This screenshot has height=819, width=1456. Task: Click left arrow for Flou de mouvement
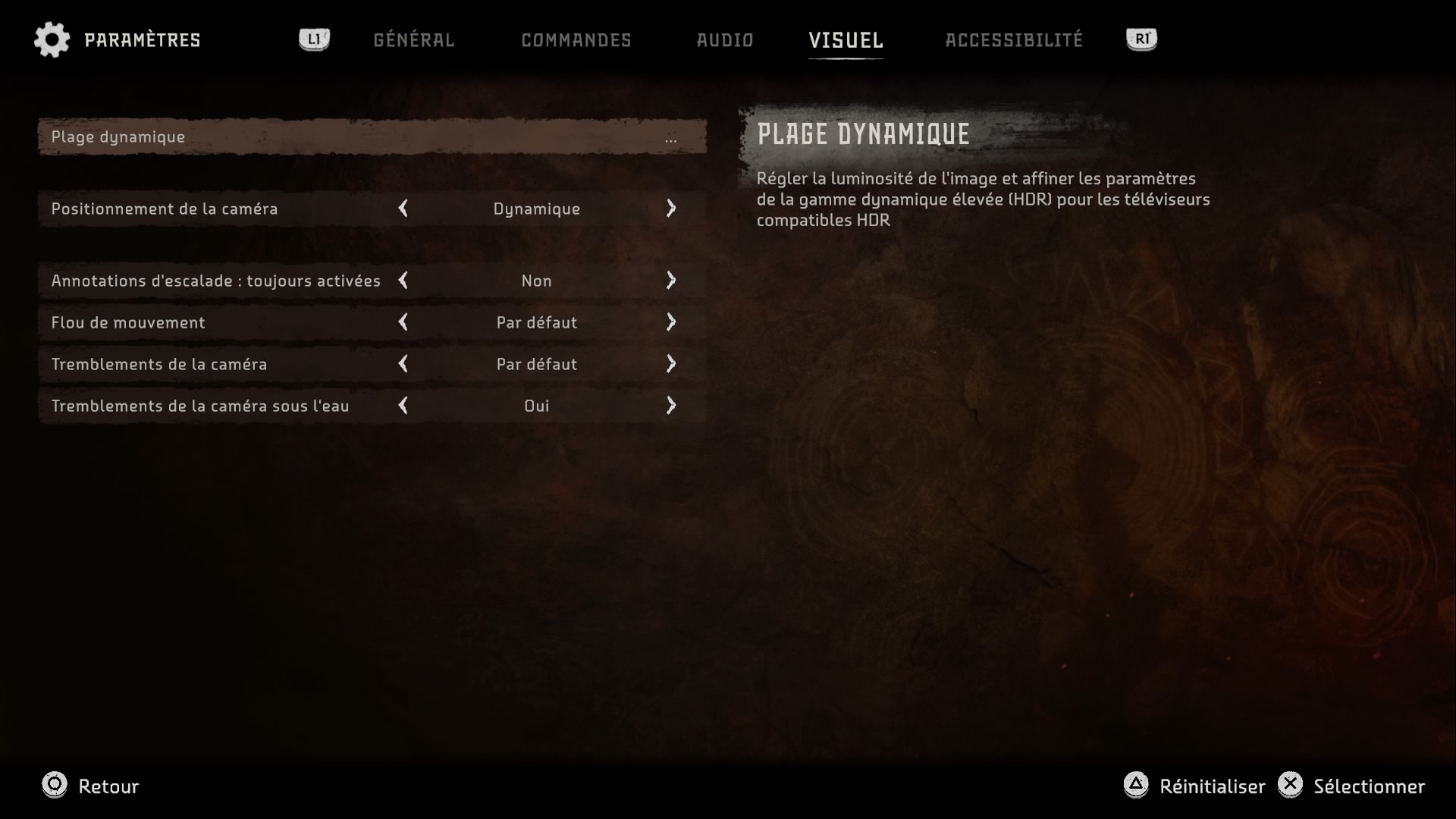(x=403, y=322)
